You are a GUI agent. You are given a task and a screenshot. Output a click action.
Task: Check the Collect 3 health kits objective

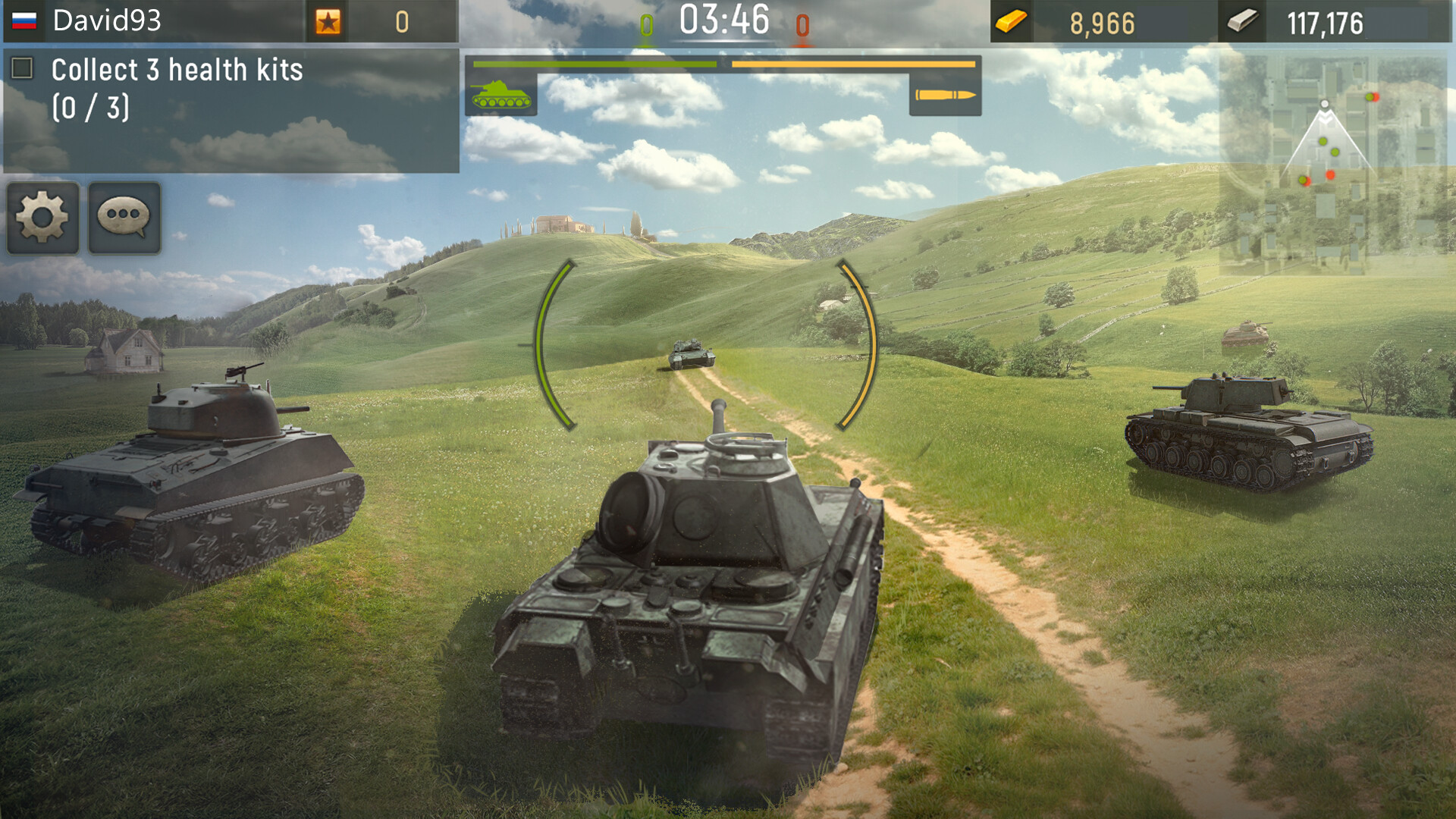(x=23, y=68)
